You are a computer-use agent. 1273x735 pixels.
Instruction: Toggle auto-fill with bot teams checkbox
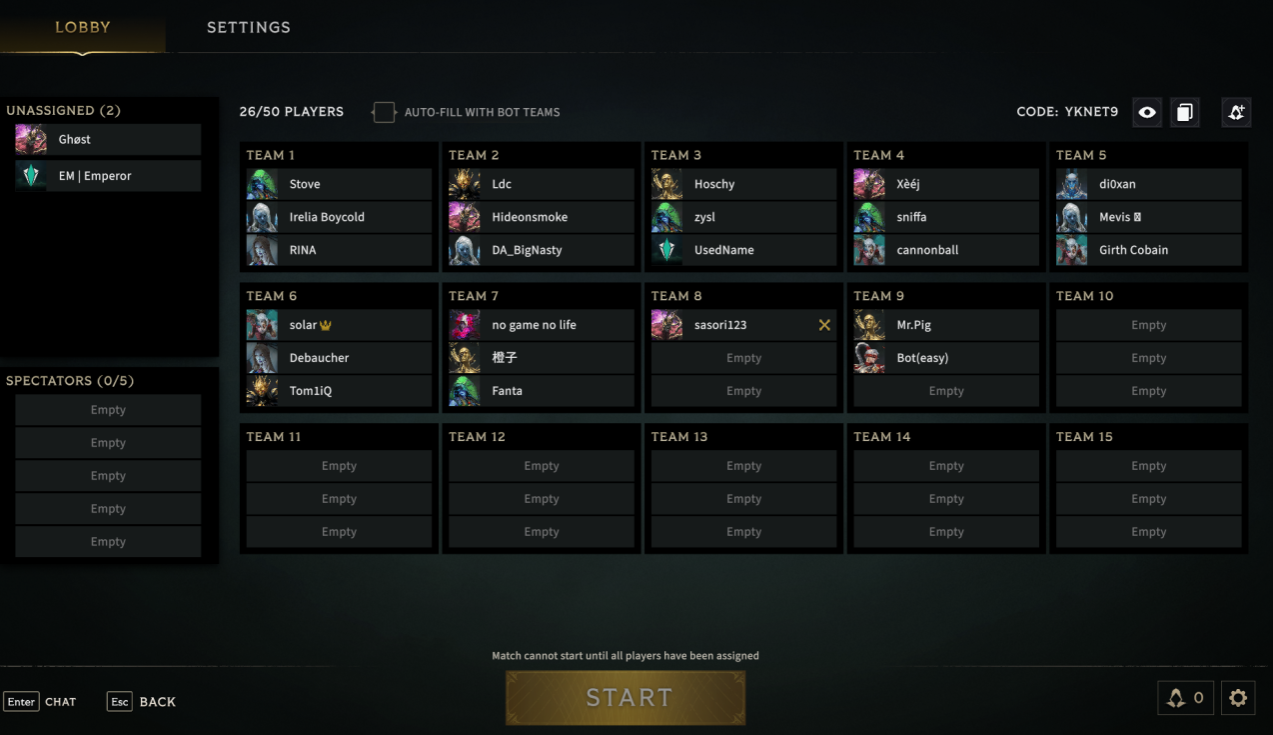coord(384,112)
